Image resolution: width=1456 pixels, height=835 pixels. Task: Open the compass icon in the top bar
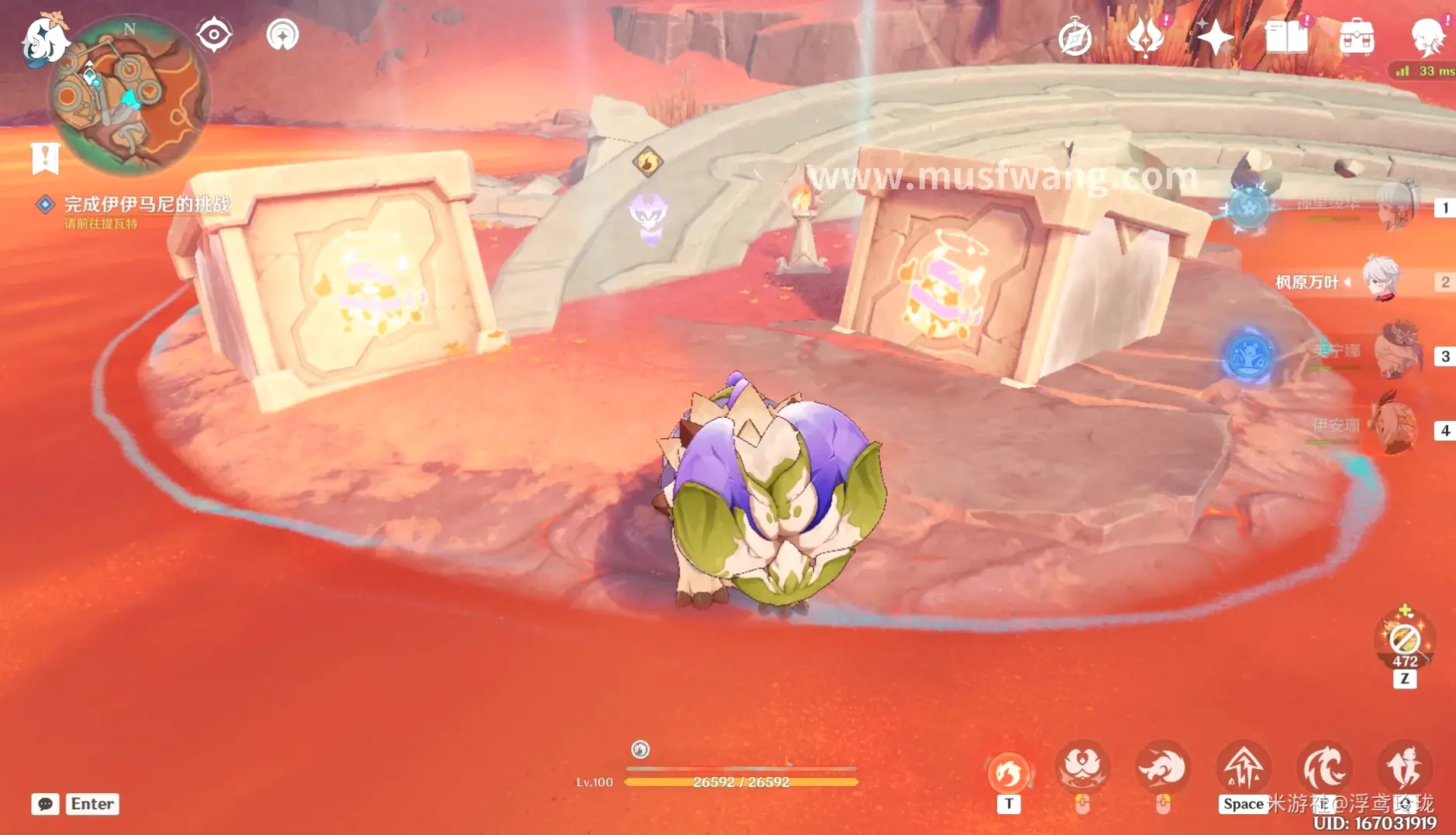coord(1075,37)
